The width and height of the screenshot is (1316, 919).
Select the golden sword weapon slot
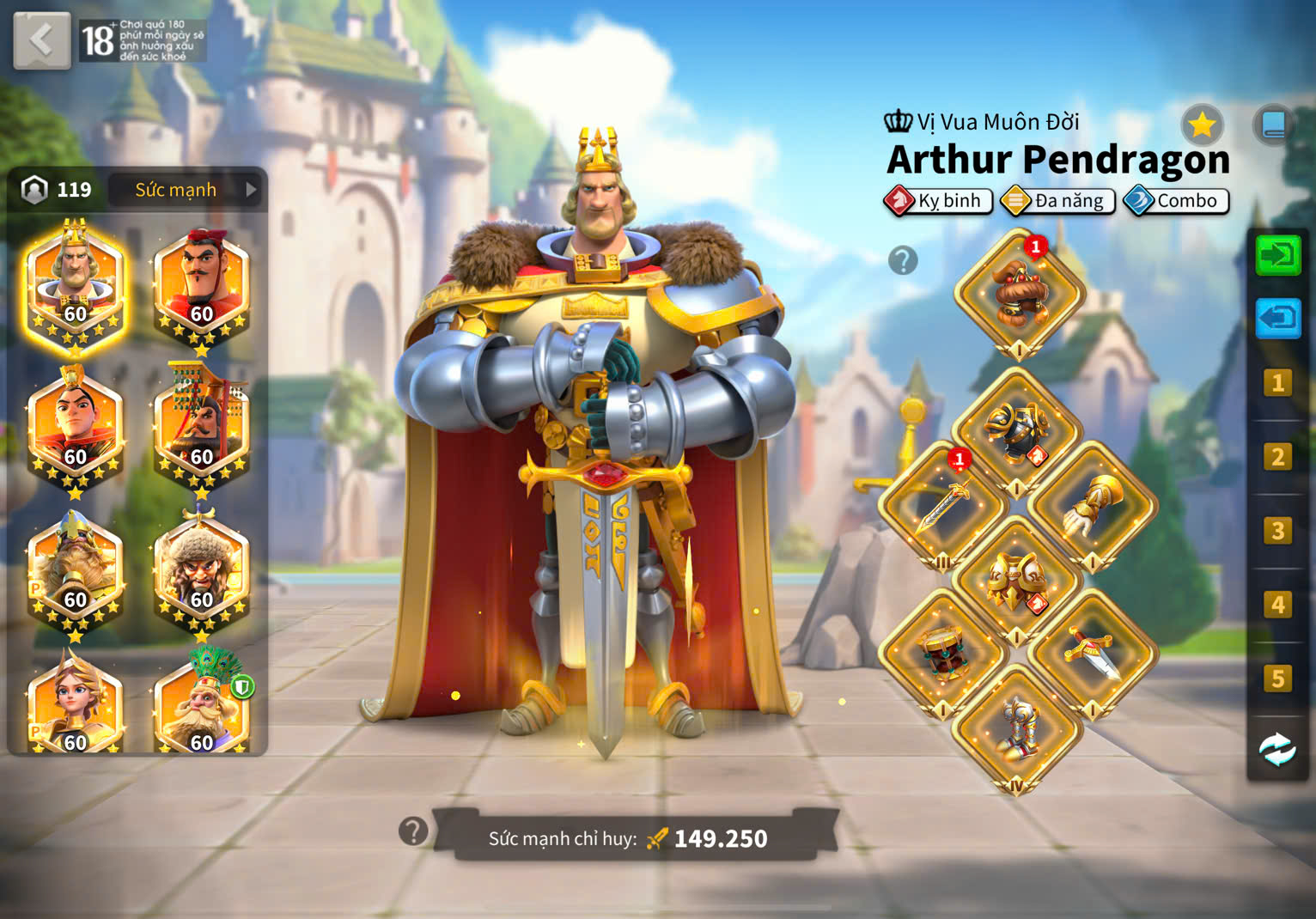(x=942, y=505)
